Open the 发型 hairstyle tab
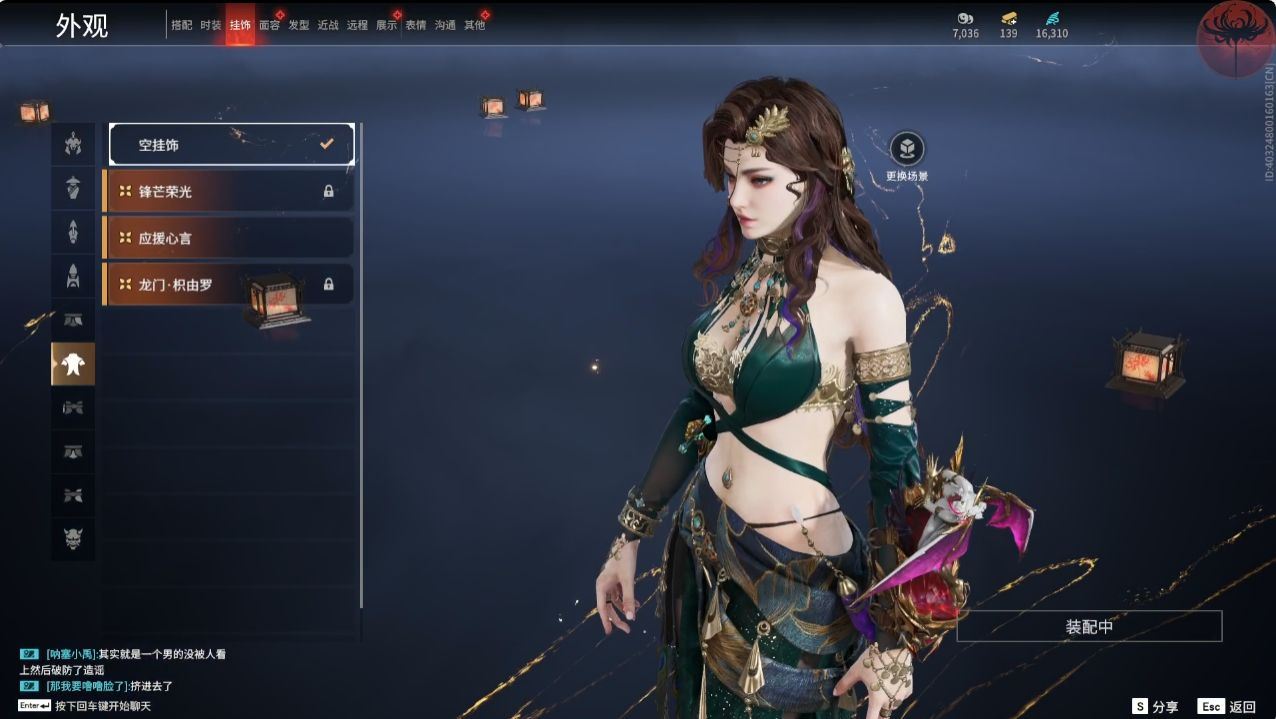 tap(299, 26)
